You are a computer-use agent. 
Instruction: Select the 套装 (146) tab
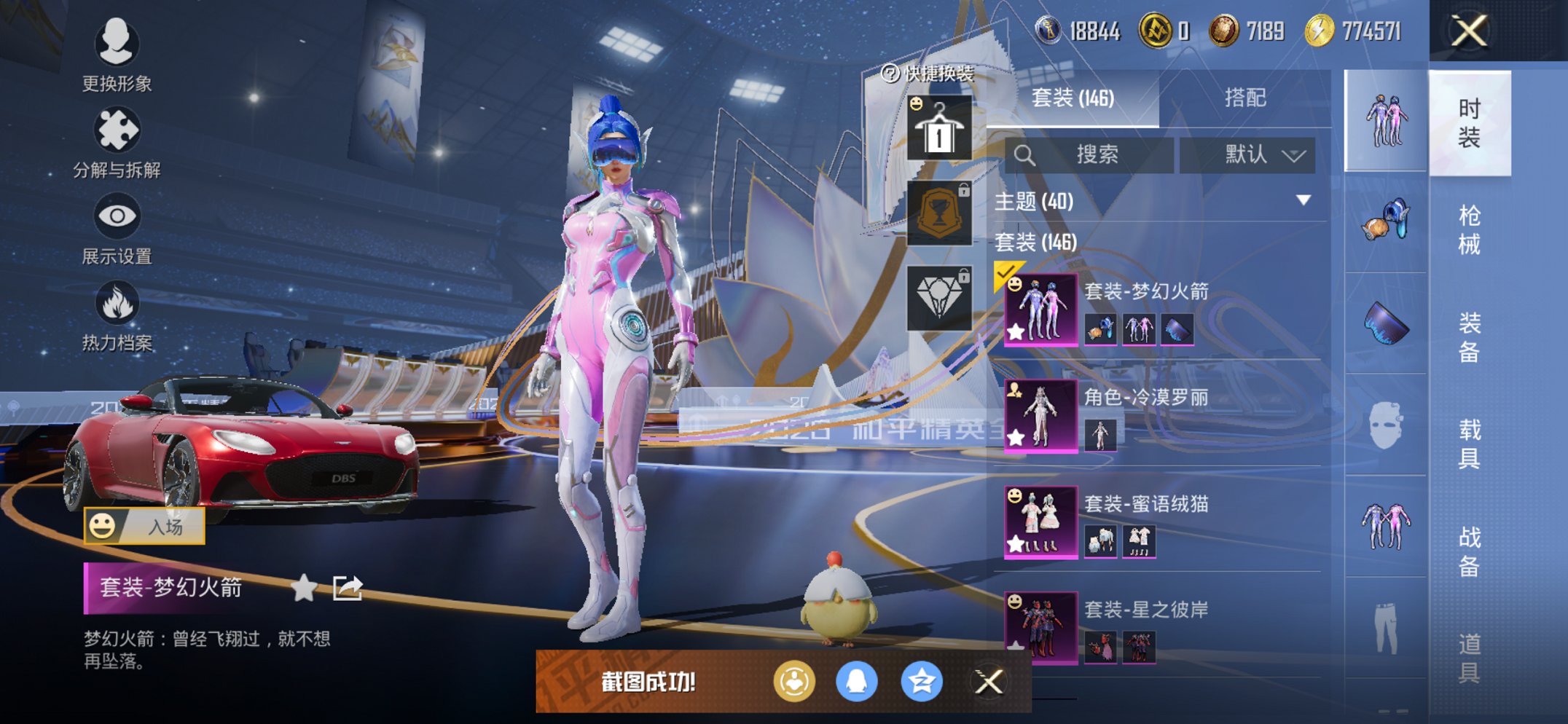coord(1073,98)
